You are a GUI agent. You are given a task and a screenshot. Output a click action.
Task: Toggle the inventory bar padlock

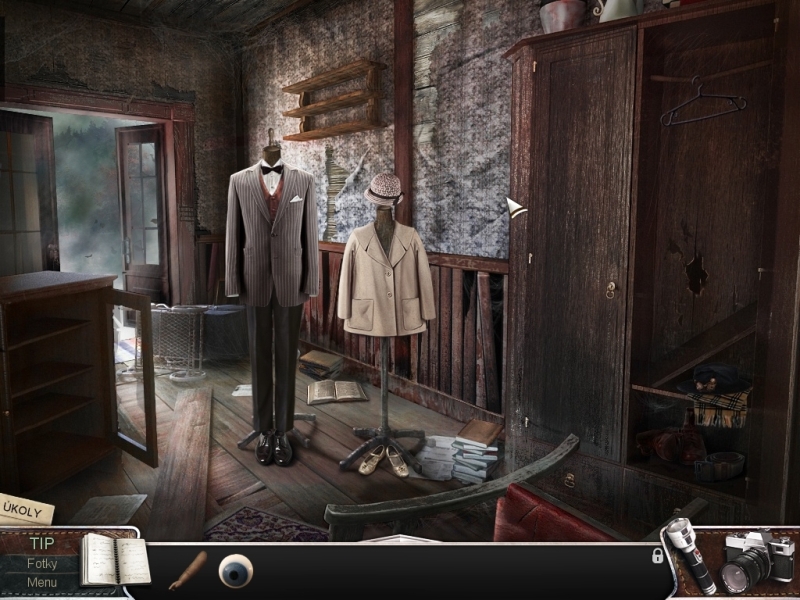658,555
